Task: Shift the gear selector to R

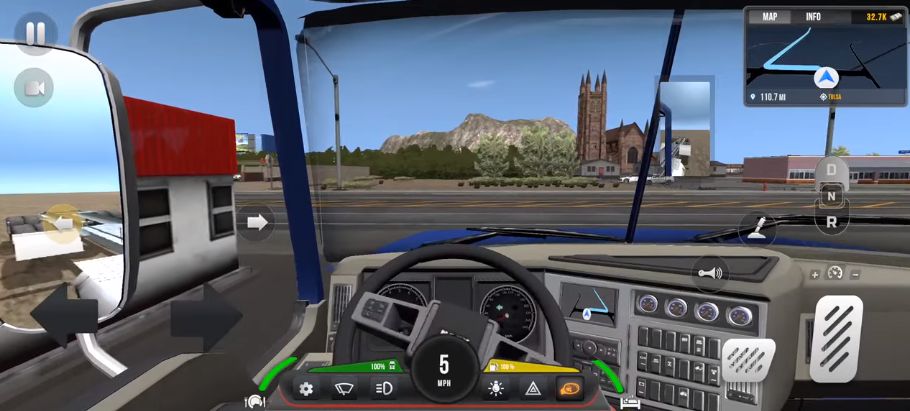Action: click(x=831, y=222)
